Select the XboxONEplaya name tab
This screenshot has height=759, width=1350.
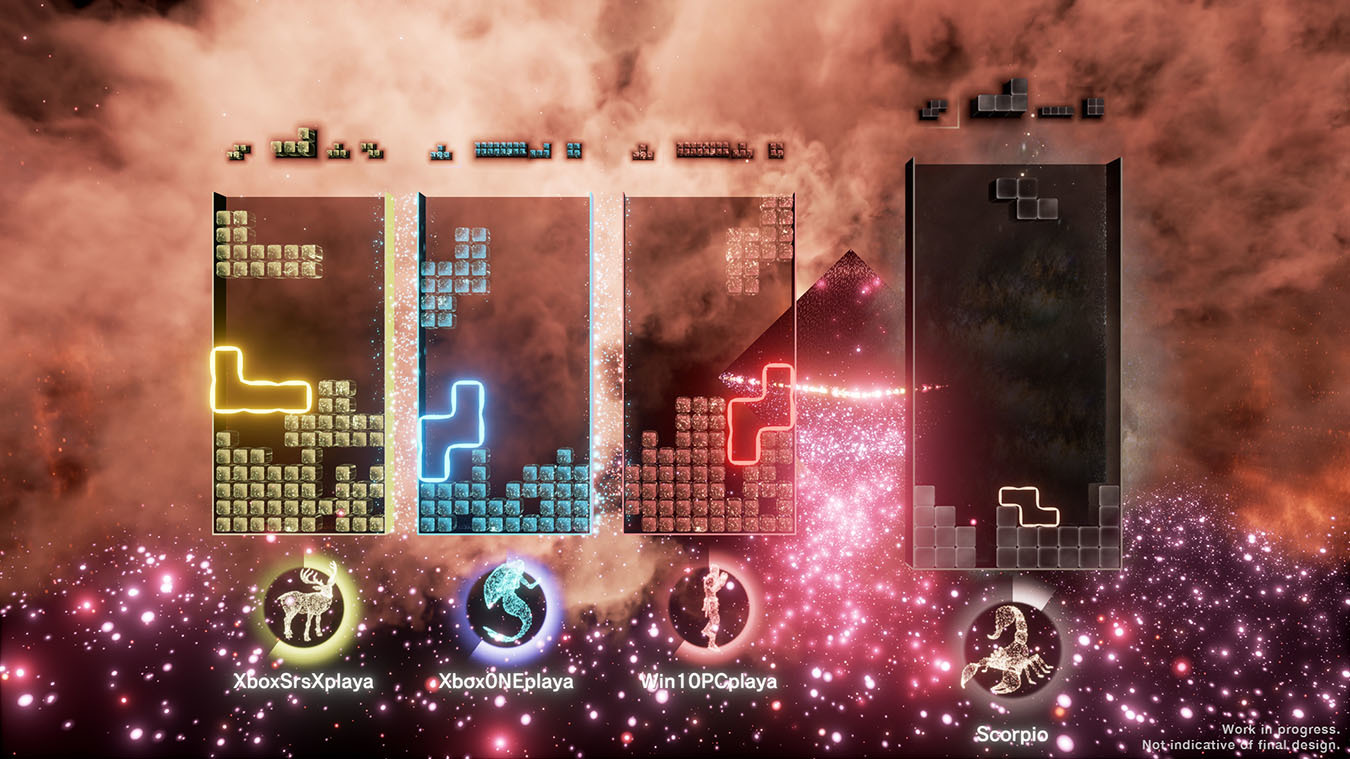[x=507, y=681]
